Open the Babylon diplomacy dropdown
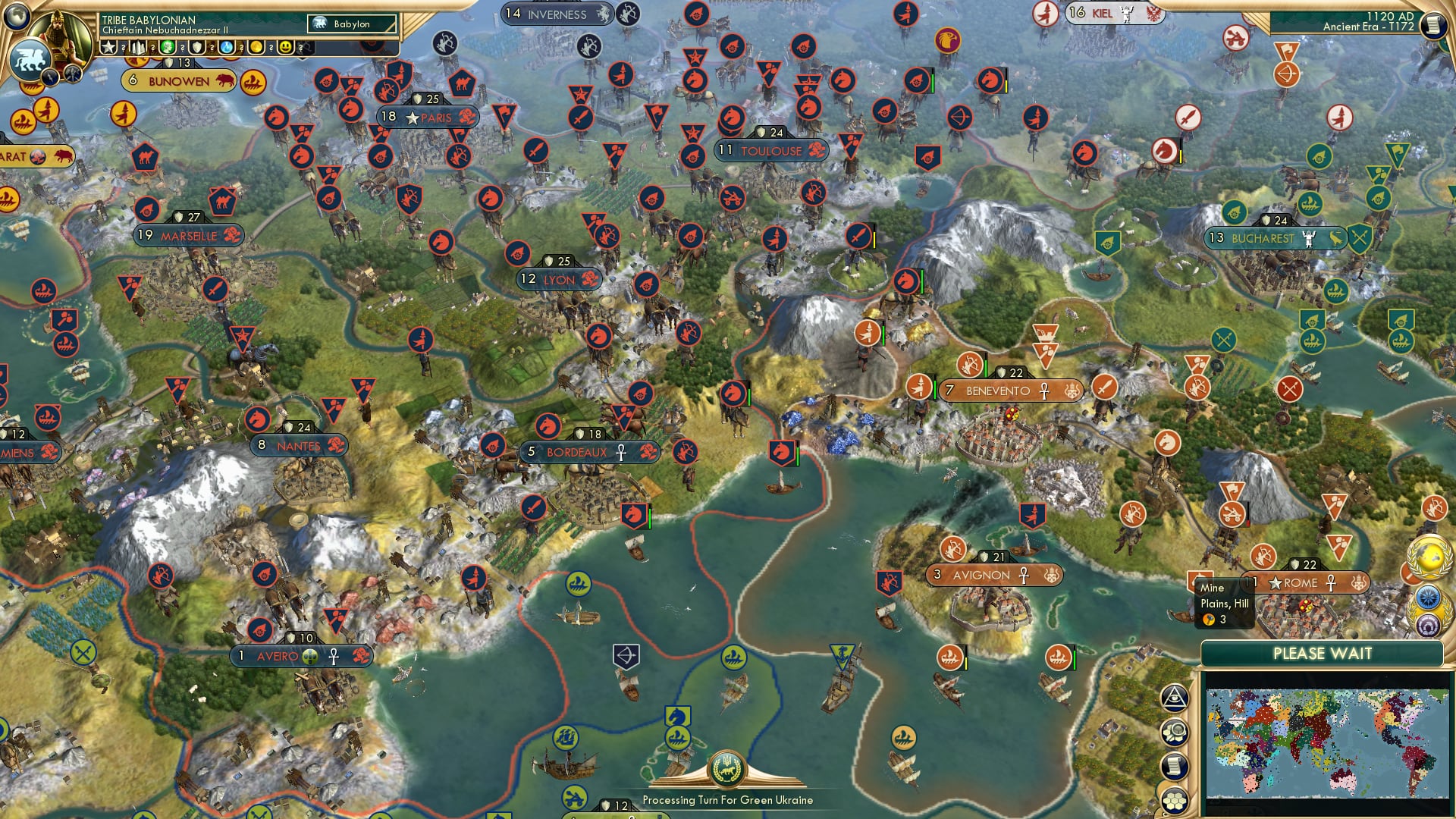The height and width of the screenshot is (819, 1456). point(353,24)
